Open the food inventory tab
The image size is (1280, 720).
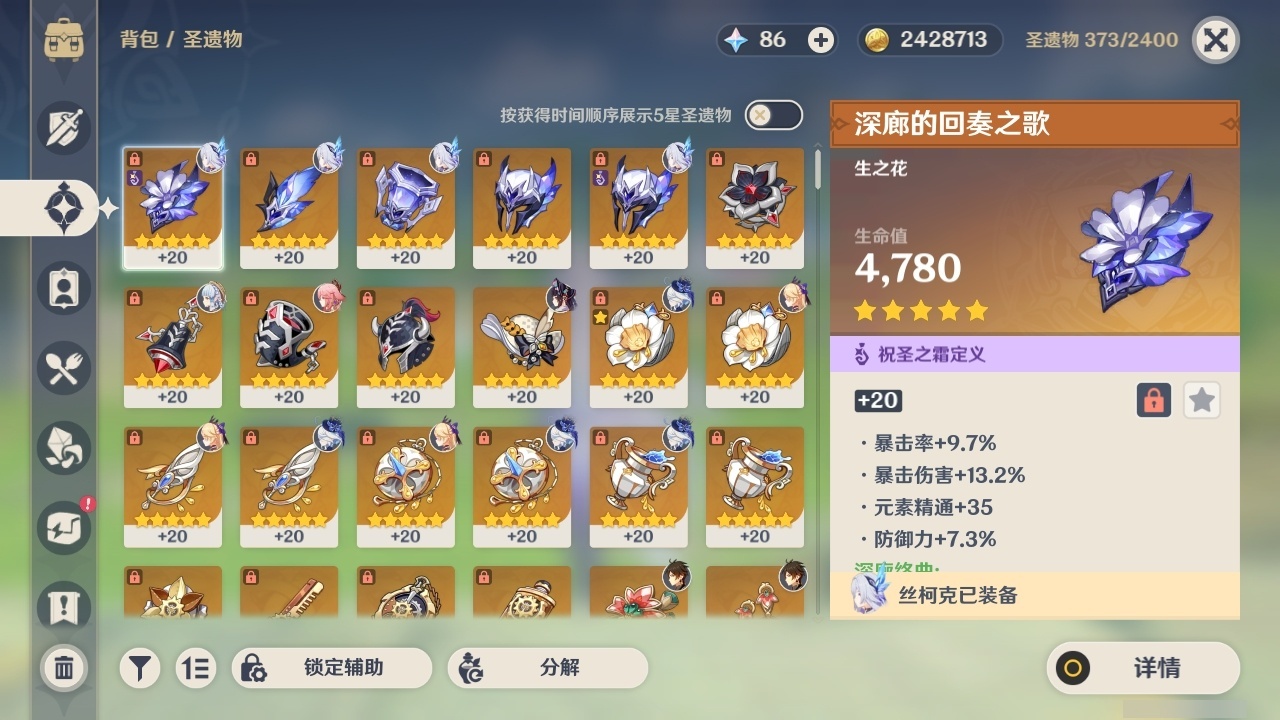[62, 368]
